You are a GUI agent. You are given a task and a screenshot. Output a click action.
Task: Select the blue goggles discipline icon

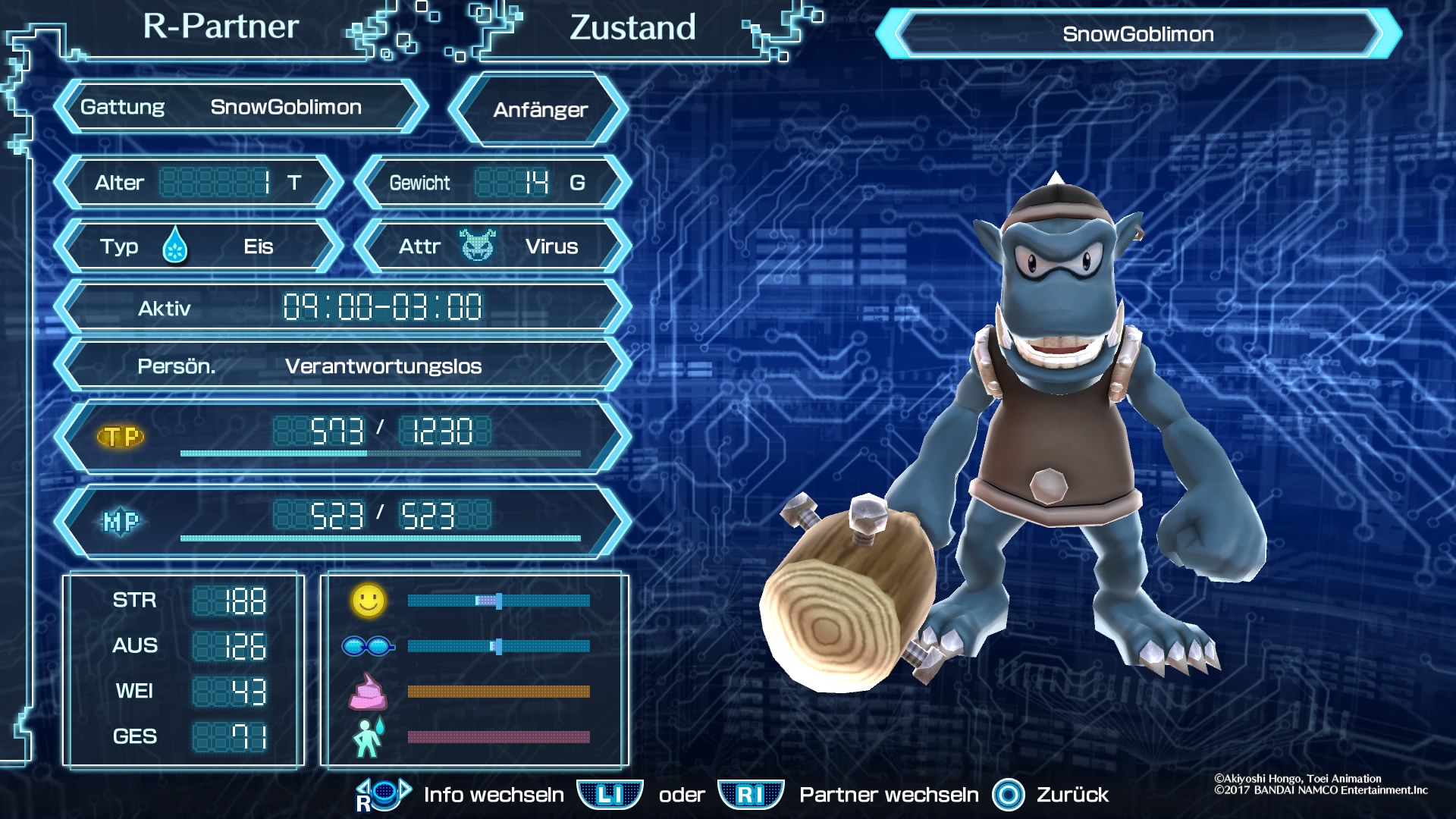coord(368,646)
